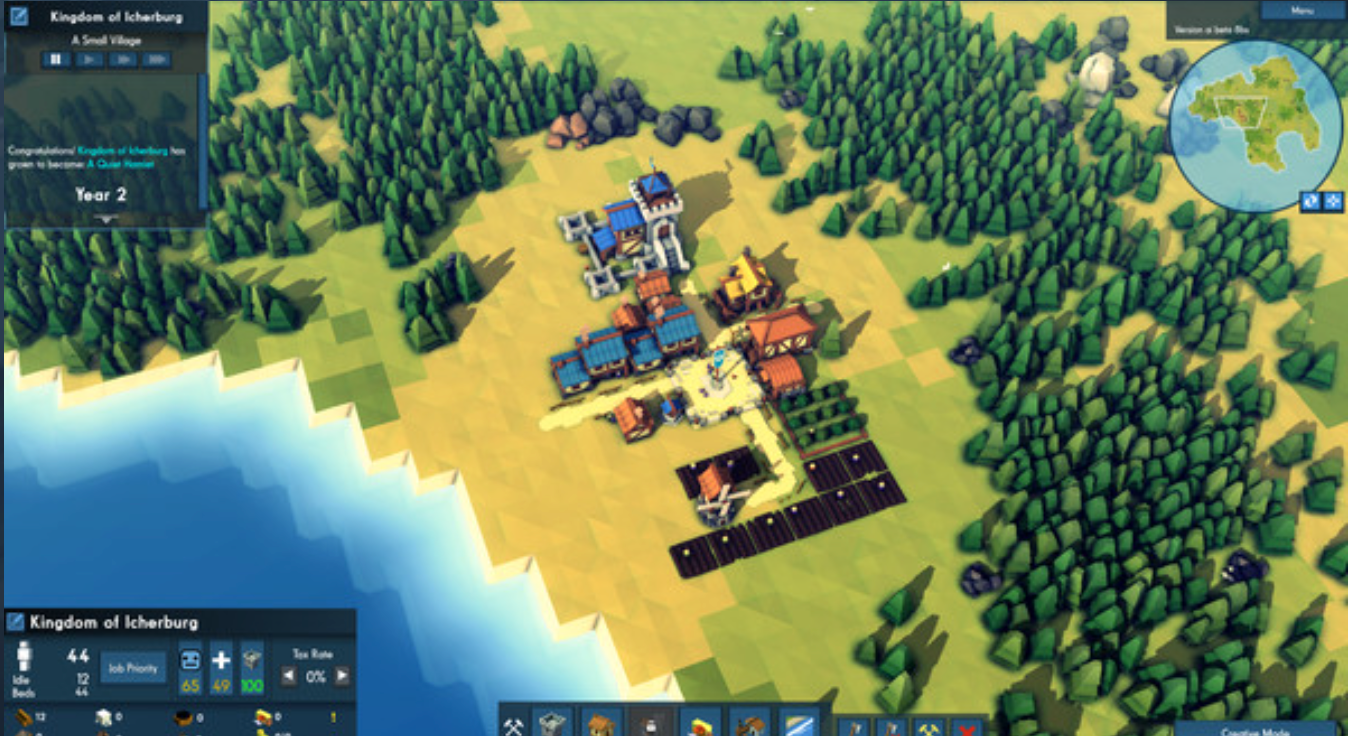Image resolution: width=1348 pixels, height=736 pixels.
Task: Open the Job Priority panel
Action: pos(133,668)
